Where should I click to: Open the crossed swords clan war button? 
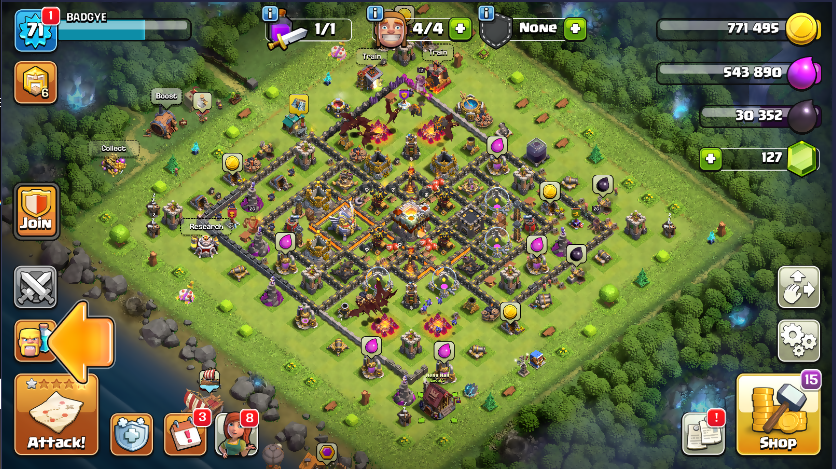click(x=35, y=288)
